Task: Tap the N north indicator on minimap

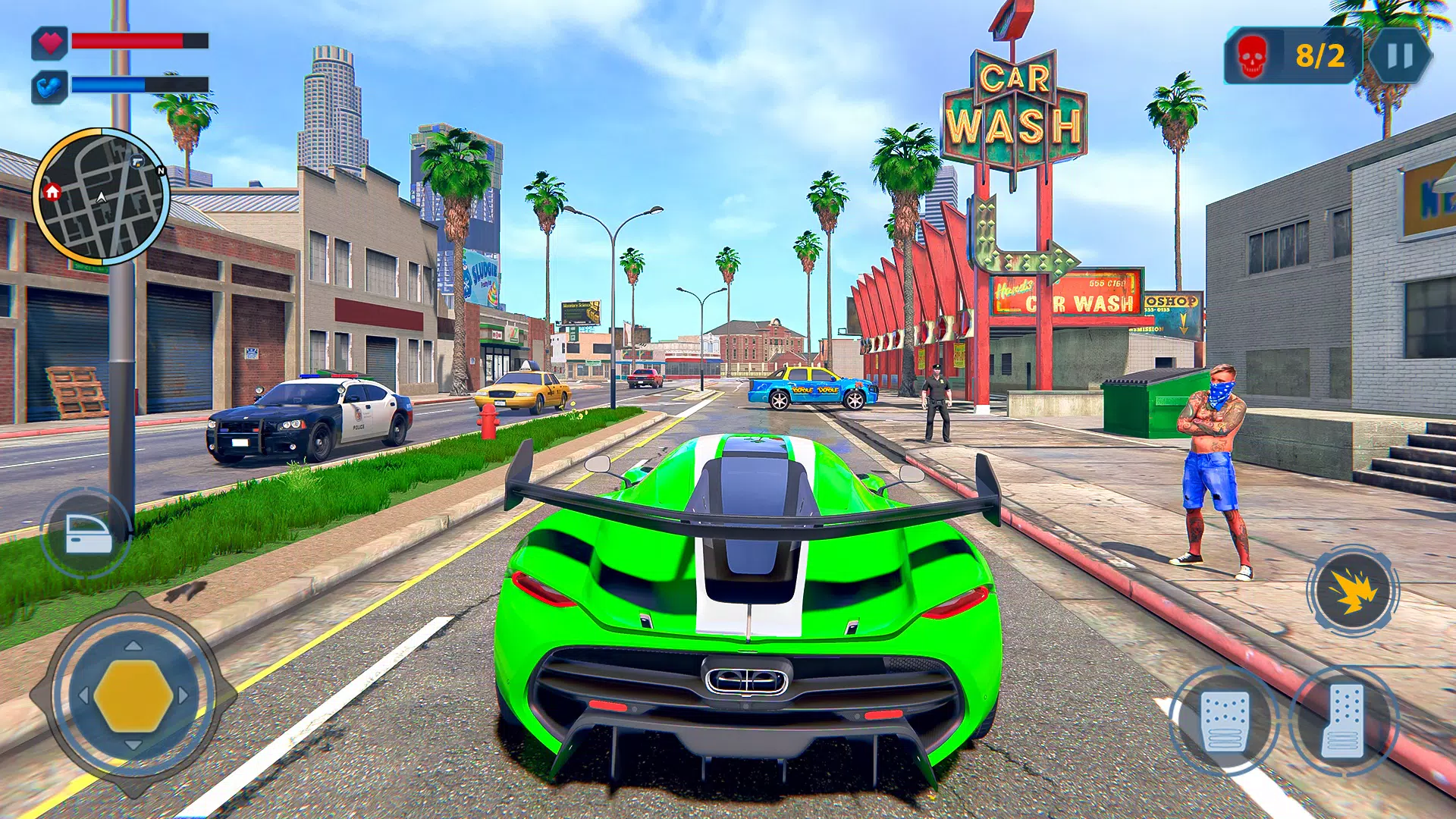Action: (162, 172)
